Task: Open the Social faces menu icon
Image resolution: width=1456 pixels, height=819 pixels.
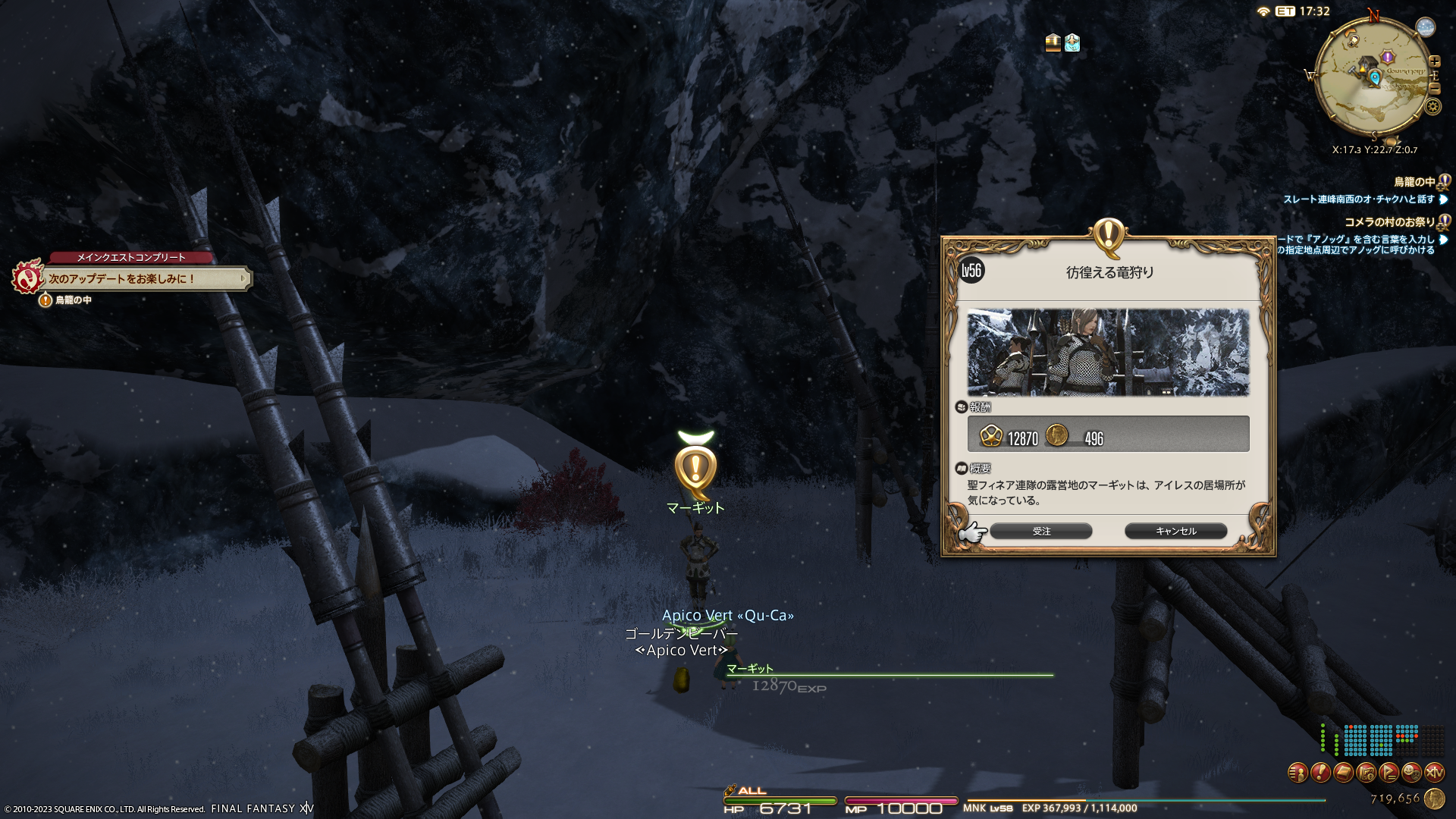Action: pyautogui.click(x=1411, y=773)
